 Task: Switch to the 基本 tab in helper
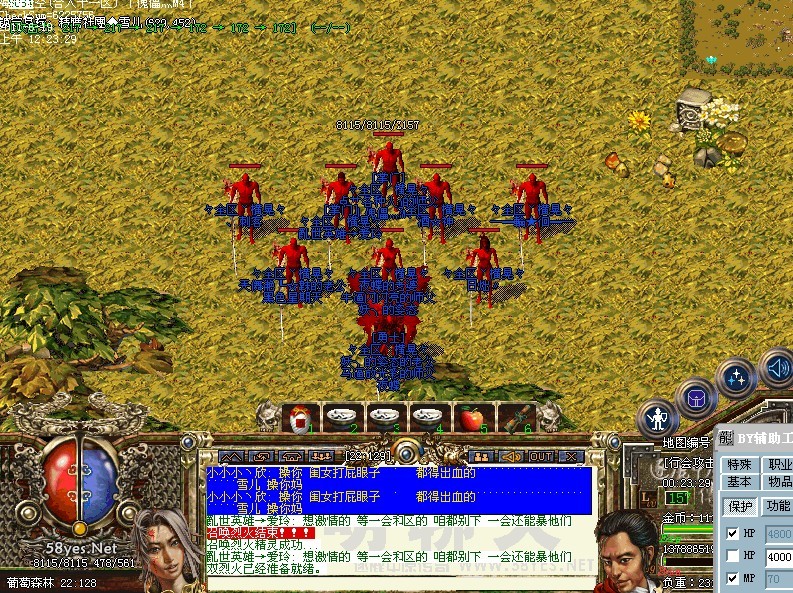[x=739, y=482]
